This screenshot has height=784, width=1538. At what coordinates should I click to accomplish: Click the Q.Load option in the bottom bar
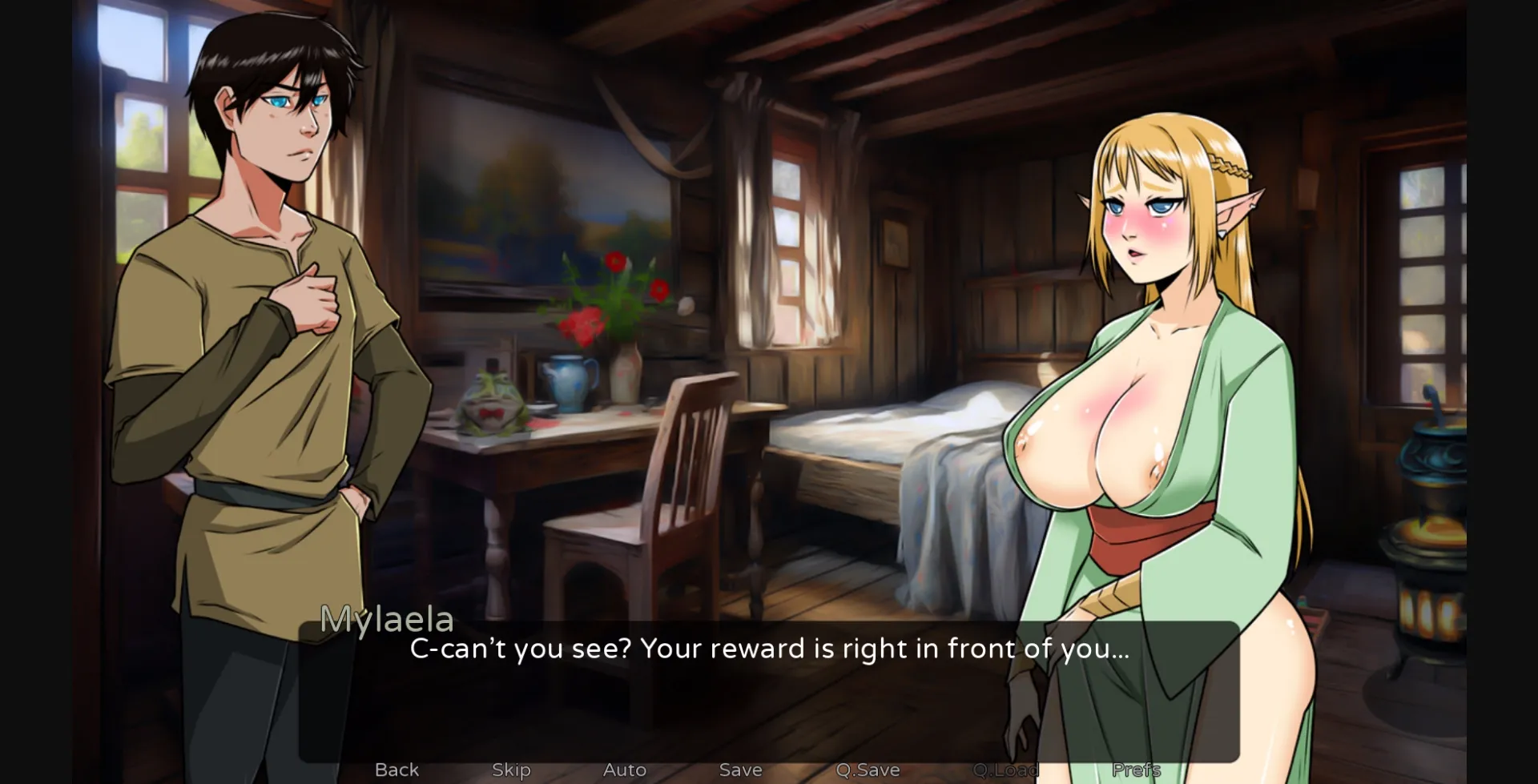1006,769
